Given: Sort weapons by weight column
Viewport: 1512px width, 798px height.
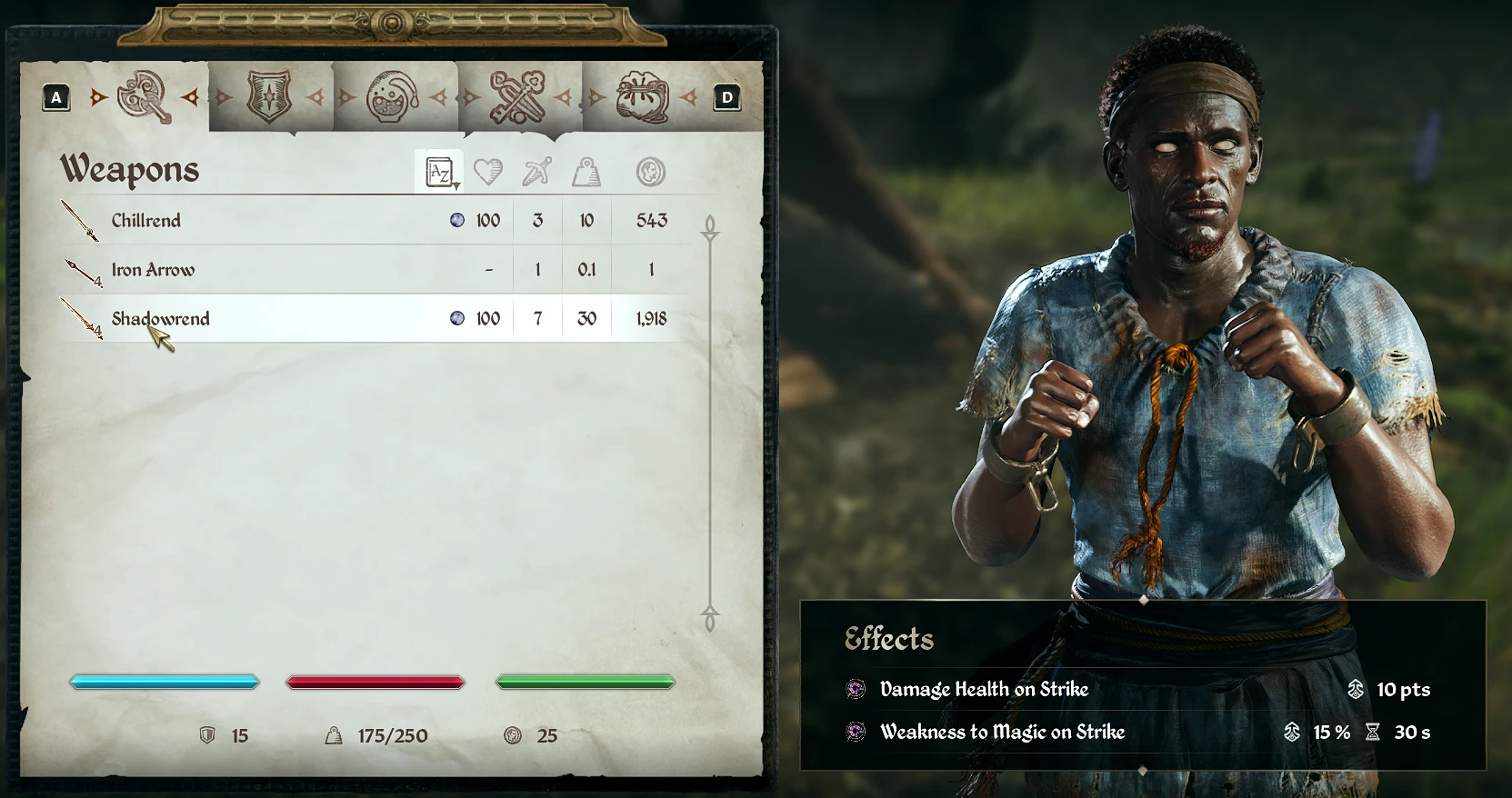Looking at the screenshot, I should (586, 172).
